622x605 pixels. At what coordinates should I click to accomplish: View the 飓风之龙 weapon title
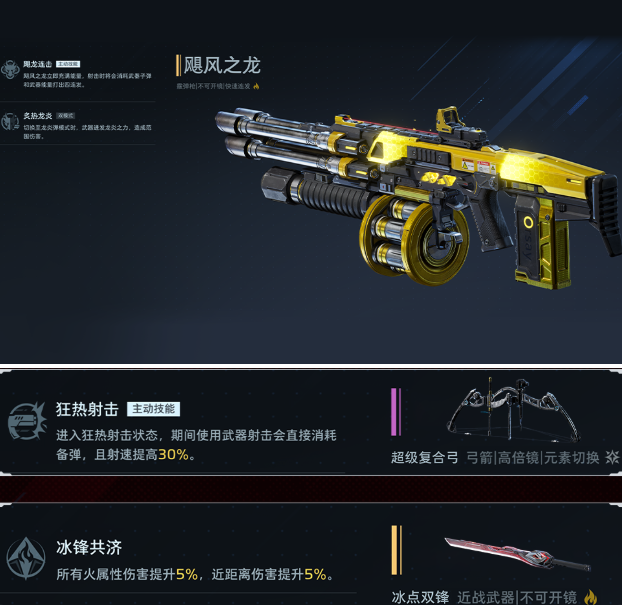tap(221, 66)
